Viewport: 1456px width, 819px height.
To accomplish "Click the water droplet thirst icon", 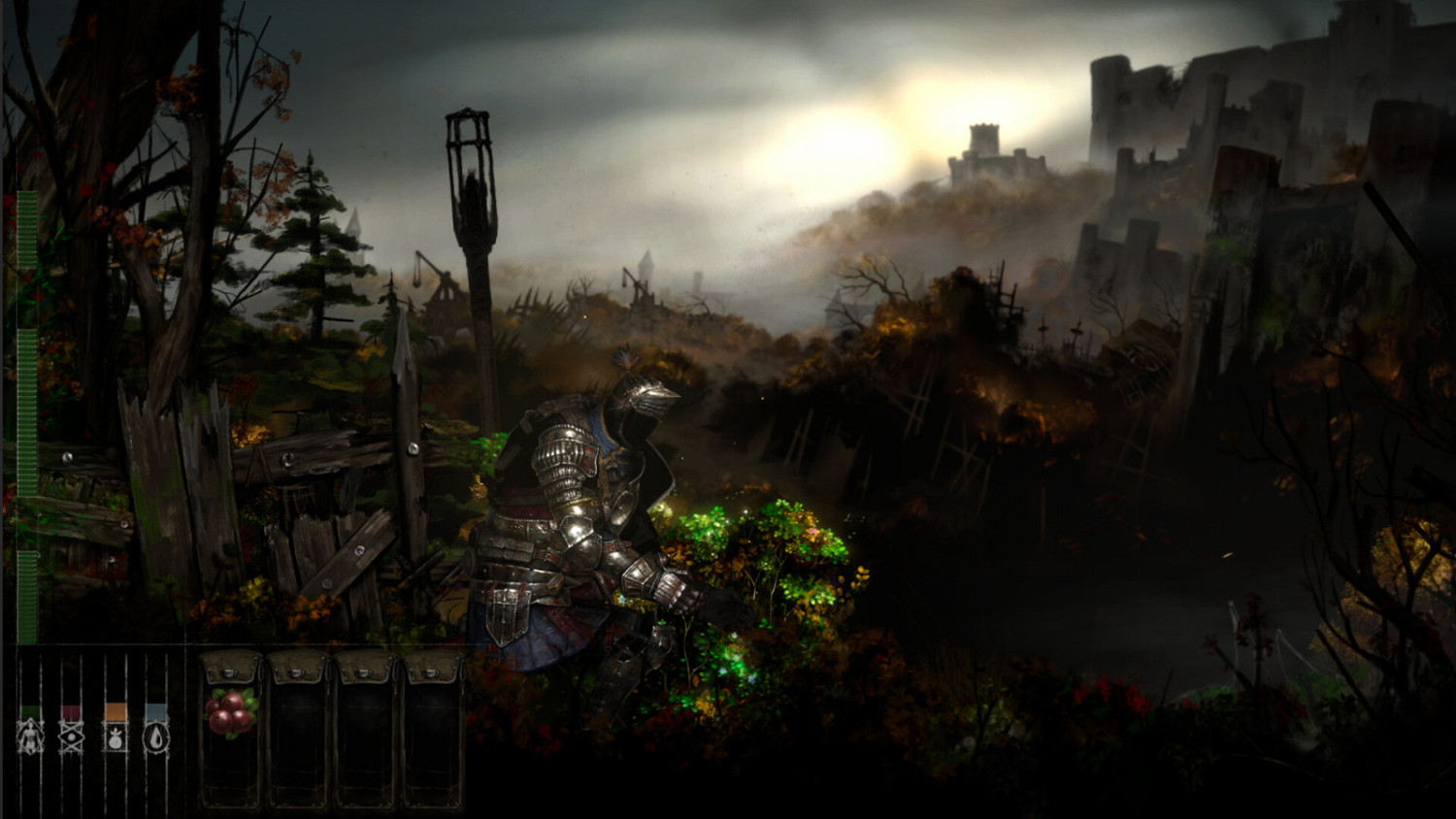I will [x=155, y=738].
